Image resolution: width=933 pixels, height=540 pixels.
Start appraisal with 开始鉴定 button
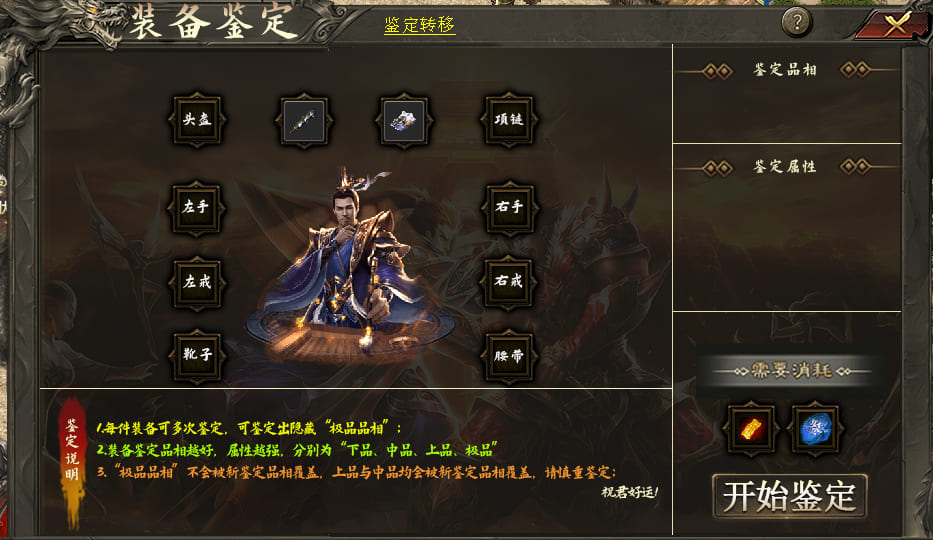click(x=789, y=496)
